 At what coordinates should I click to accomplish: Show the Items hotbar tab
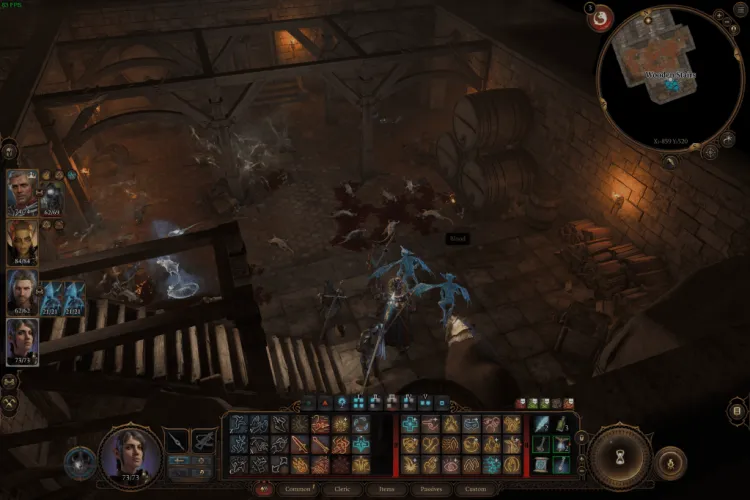(x=387, y=490)
